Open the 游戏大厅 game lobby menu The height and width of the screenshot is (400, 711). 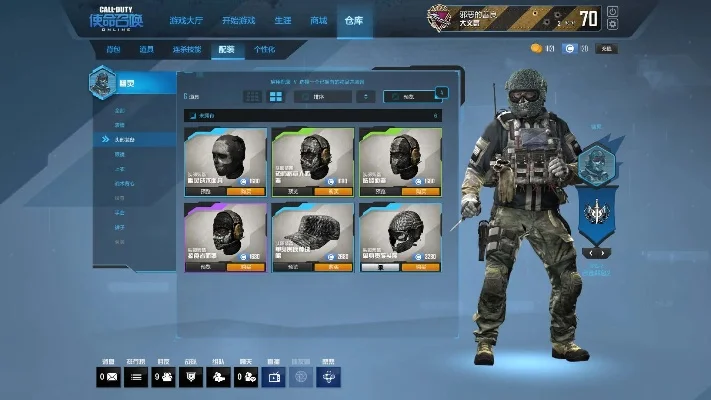(x=184, y=20)
